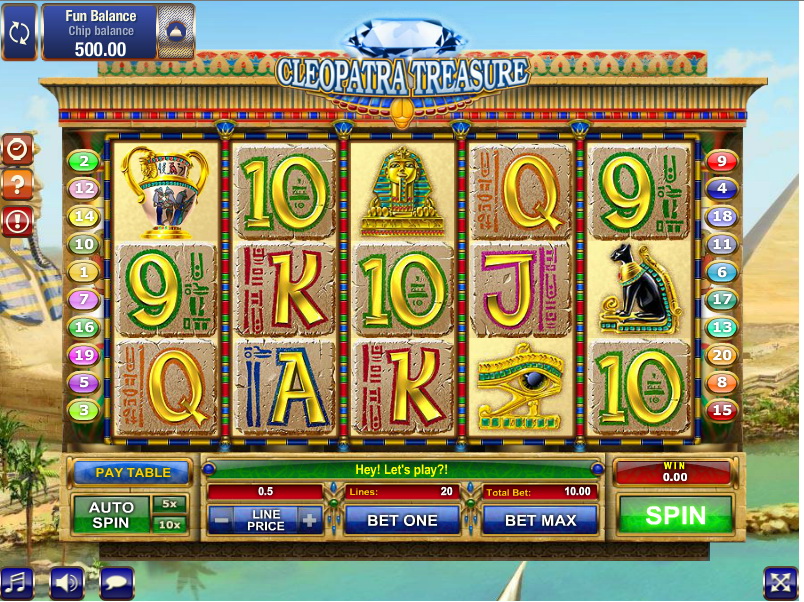The image size is (804, 602).
Task: Select payline number 15 marker
Action: [x=721, y=410]
